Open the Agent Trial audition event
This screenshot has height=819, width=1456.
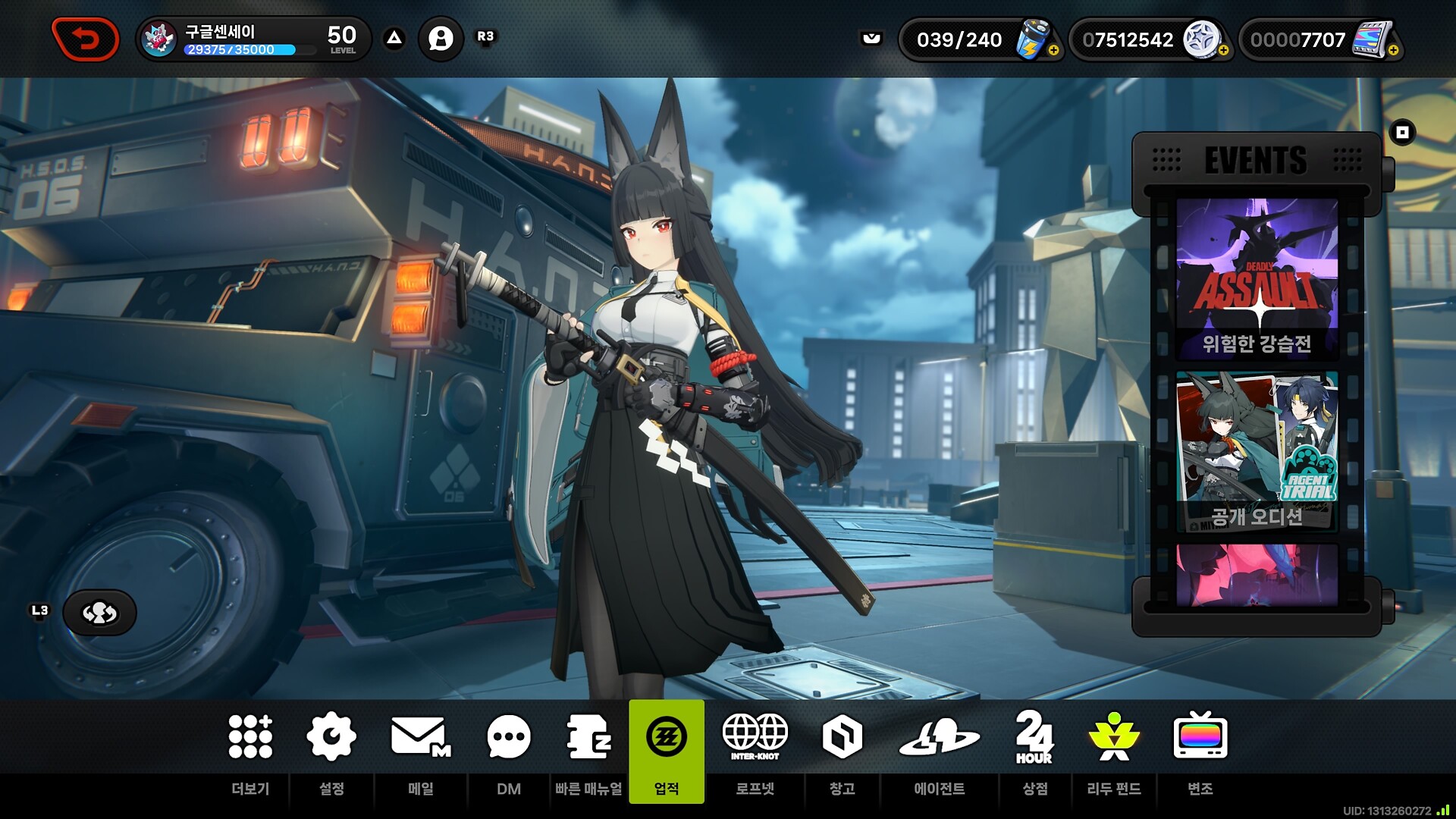(x=1257, y=451)
